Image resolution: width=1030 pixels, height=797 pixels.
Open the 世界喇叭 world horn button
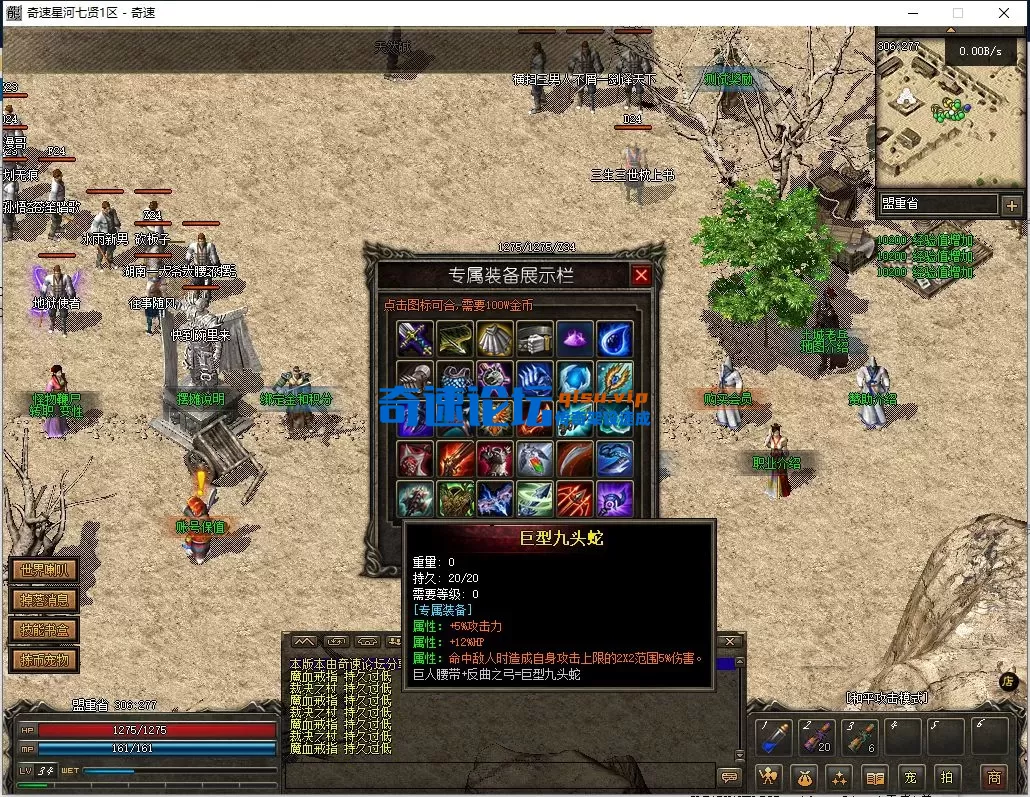(43, 571)
